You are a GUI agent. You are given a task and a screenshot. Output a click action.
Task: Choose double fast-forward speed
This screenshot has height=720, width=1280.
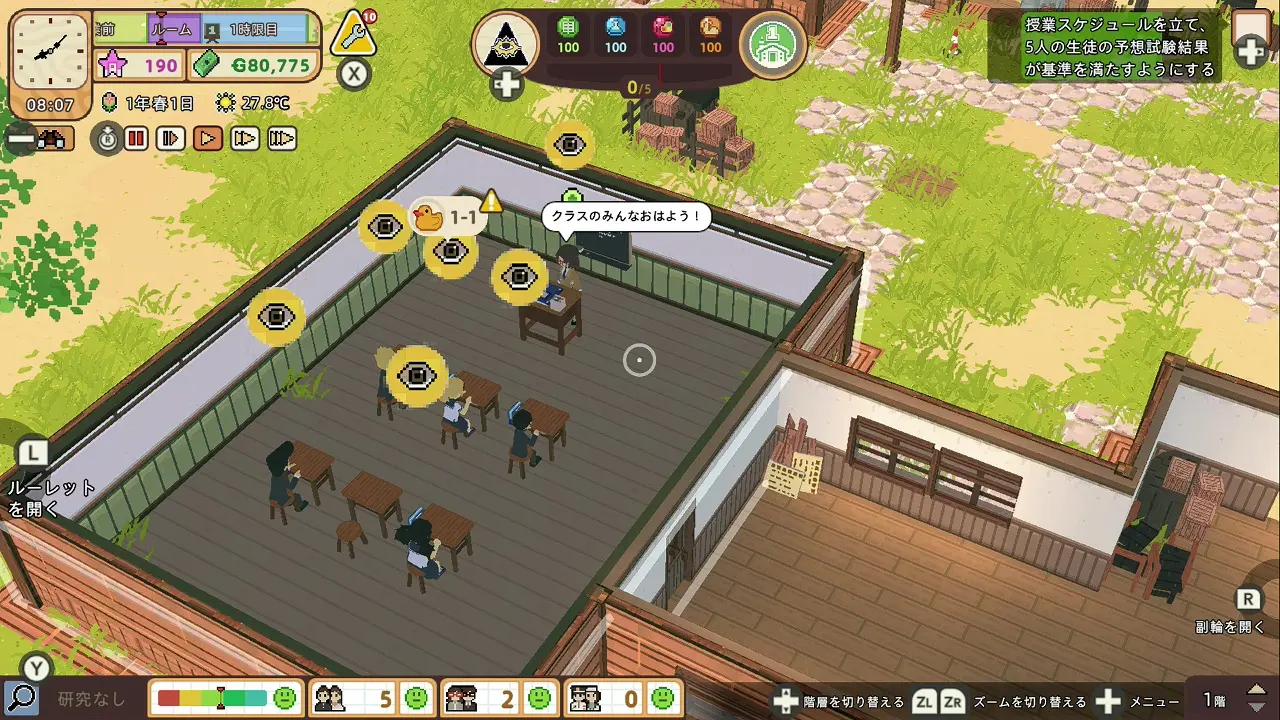click(x=245, y=139)
